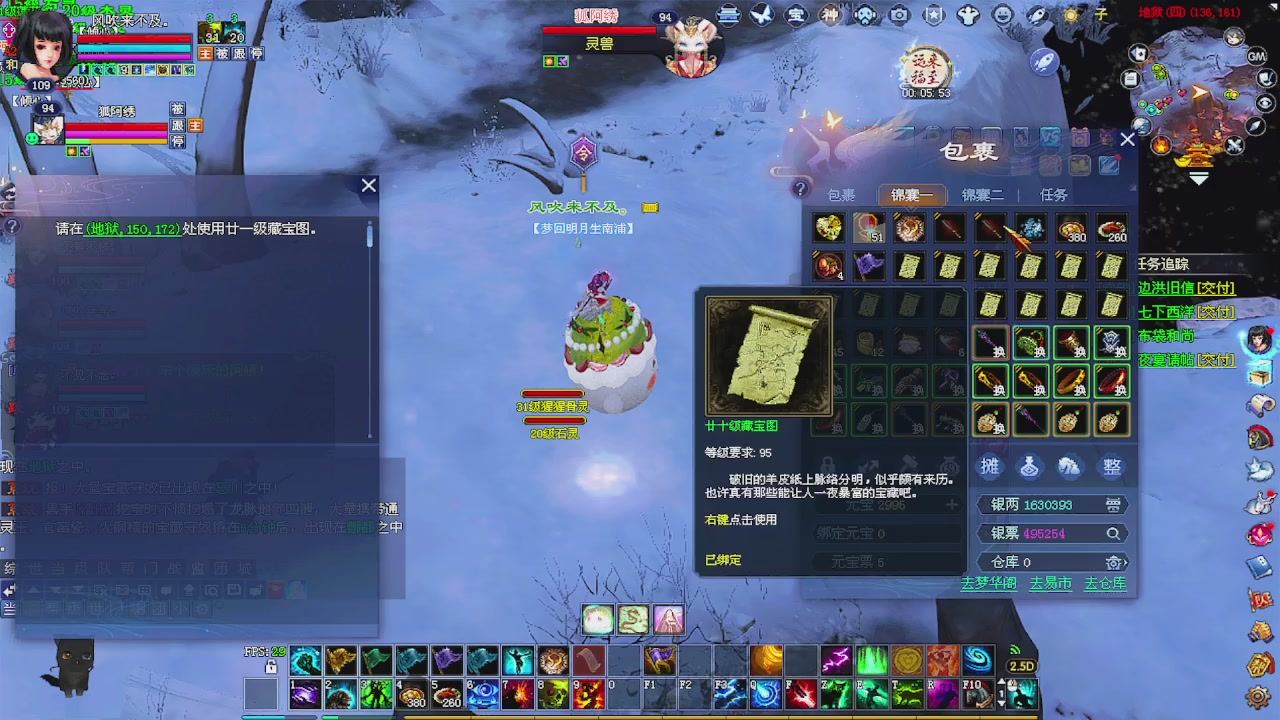Click the chevron beside the 仓库 gear icon

click(x=1126, y=563)
